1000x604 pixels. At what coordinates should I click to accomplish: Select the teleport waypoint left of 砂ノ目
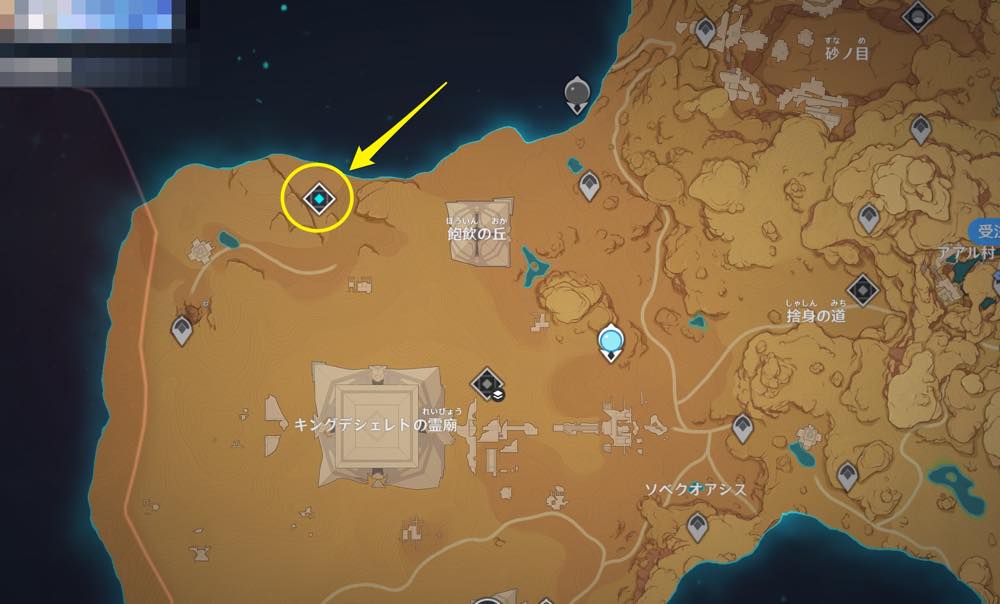point(706,32)
